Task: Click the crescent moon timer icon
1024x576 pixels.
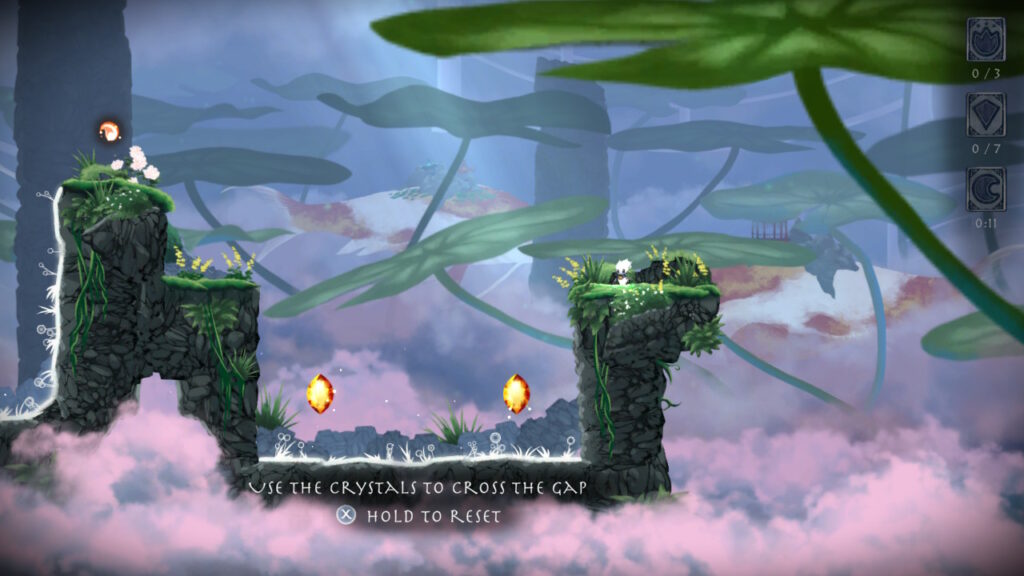Action: (985, 188)
